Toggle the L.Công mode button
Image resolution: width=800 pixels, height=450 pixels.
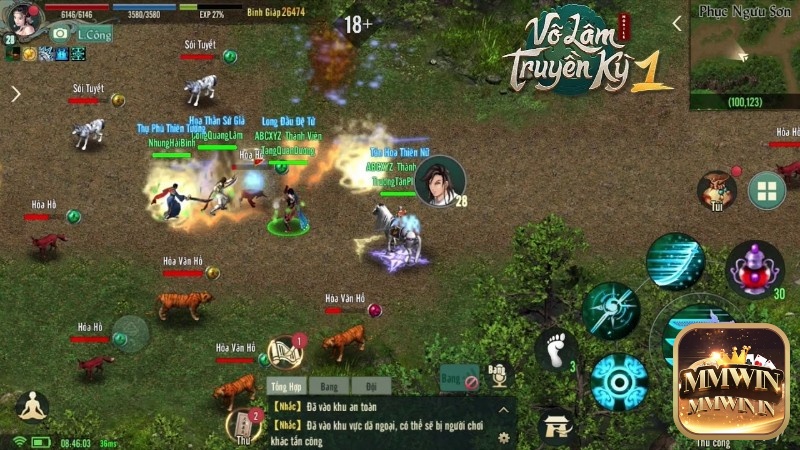[94, 34]
